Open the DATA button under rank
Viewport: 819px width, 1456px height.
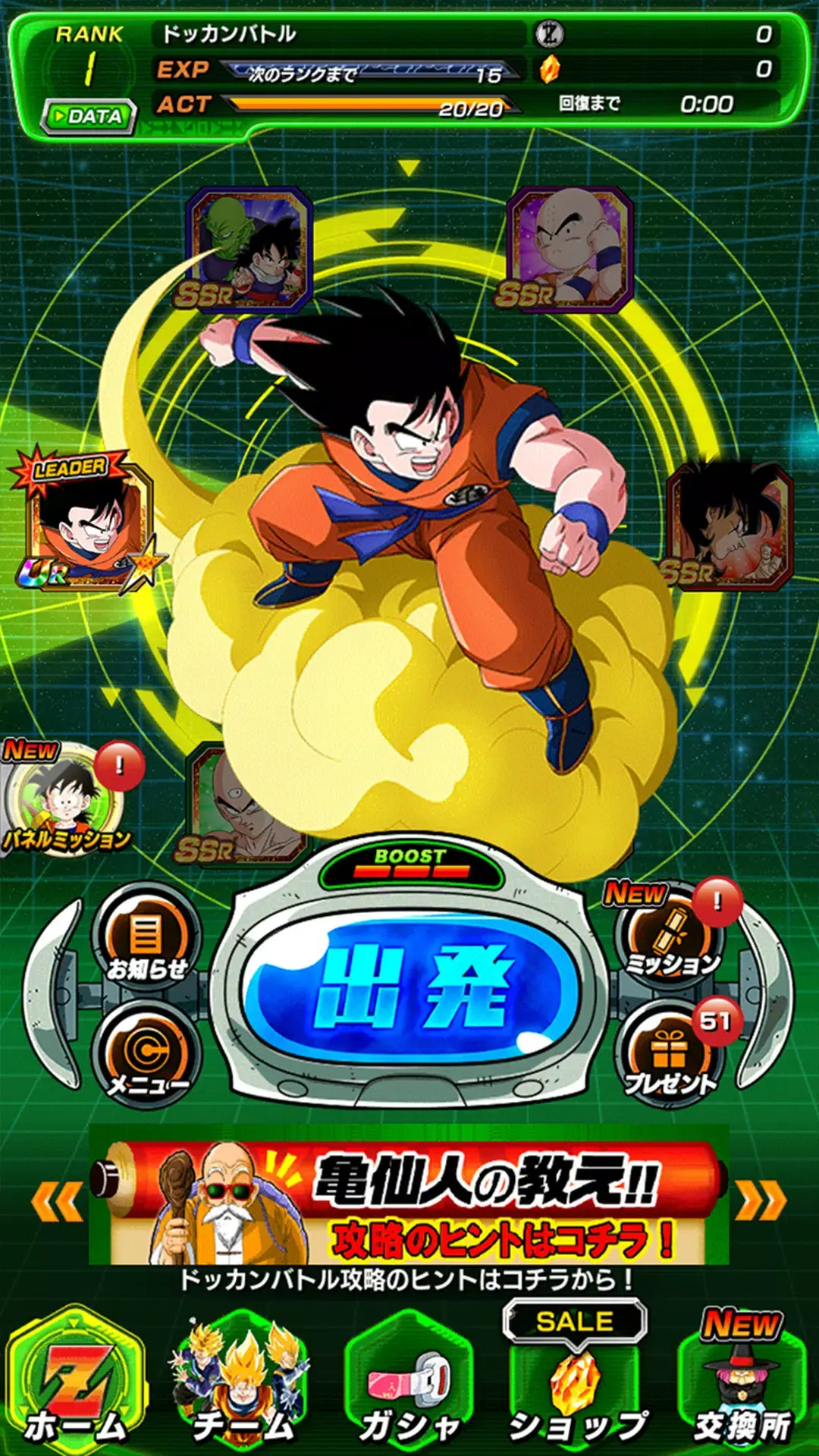click(88, 117)
